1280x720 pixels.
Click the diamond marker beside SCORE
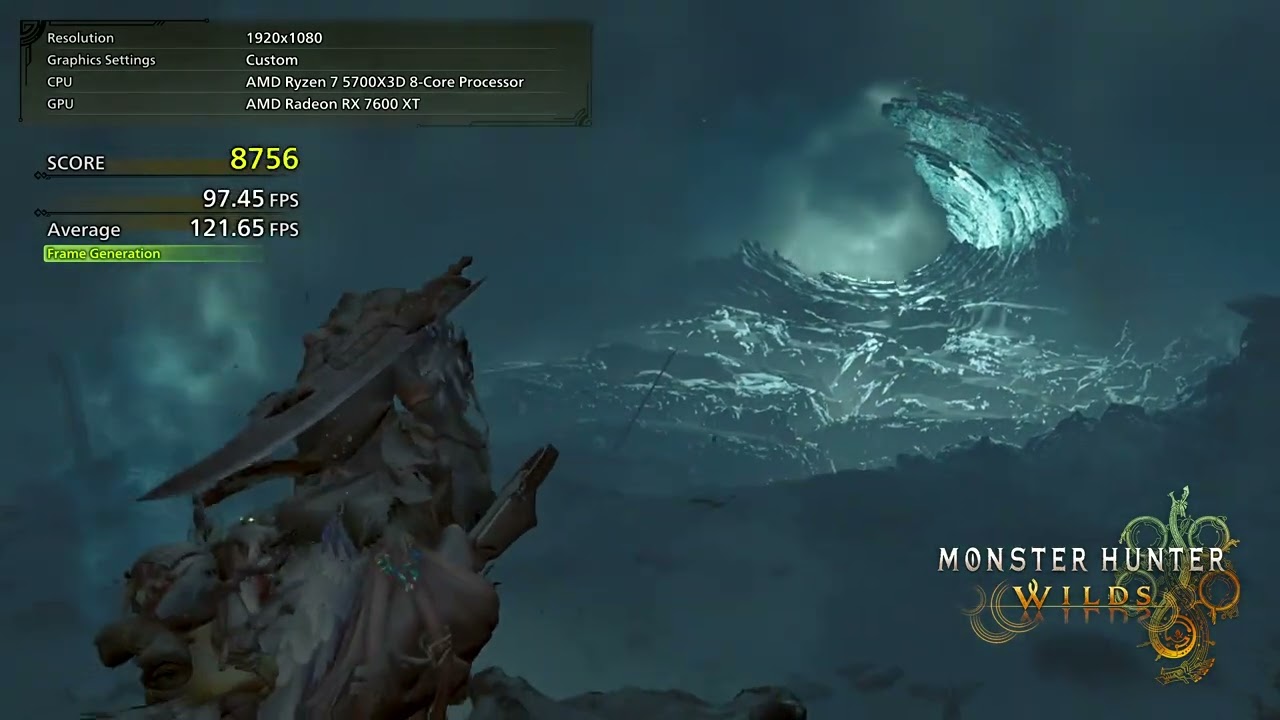[x=40, y=173]
